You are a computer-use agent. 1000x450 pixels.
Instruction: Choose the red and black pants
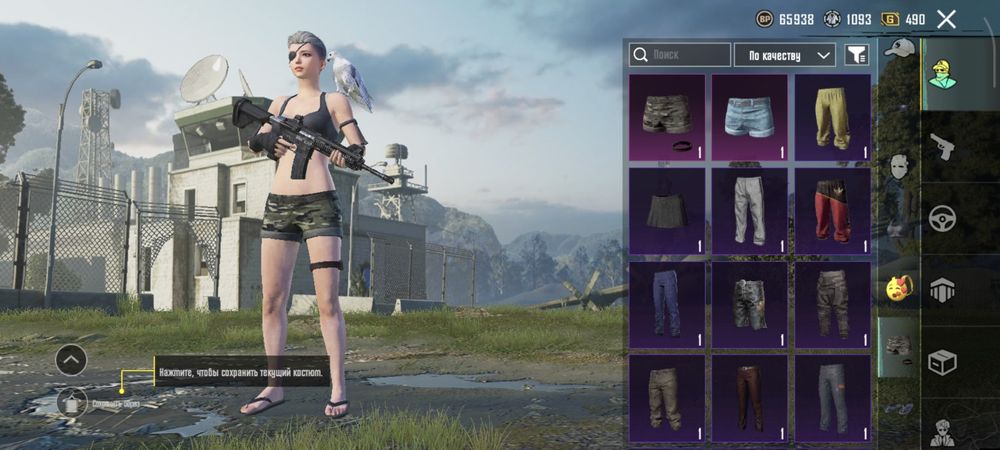tap(832, 210)
